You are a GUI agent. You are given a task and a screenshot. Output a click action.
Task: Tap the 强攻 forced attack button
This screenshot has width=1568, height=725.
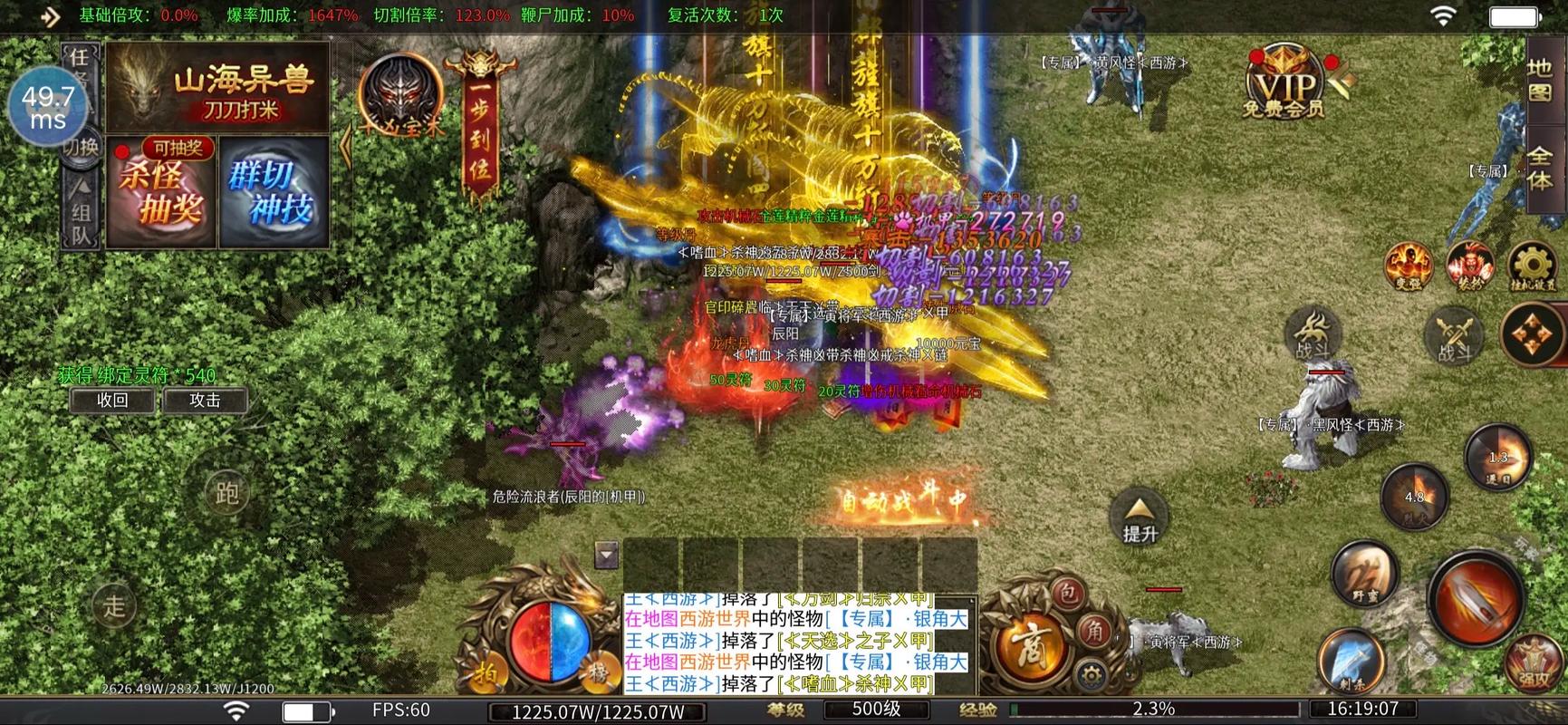(1534, 666)
